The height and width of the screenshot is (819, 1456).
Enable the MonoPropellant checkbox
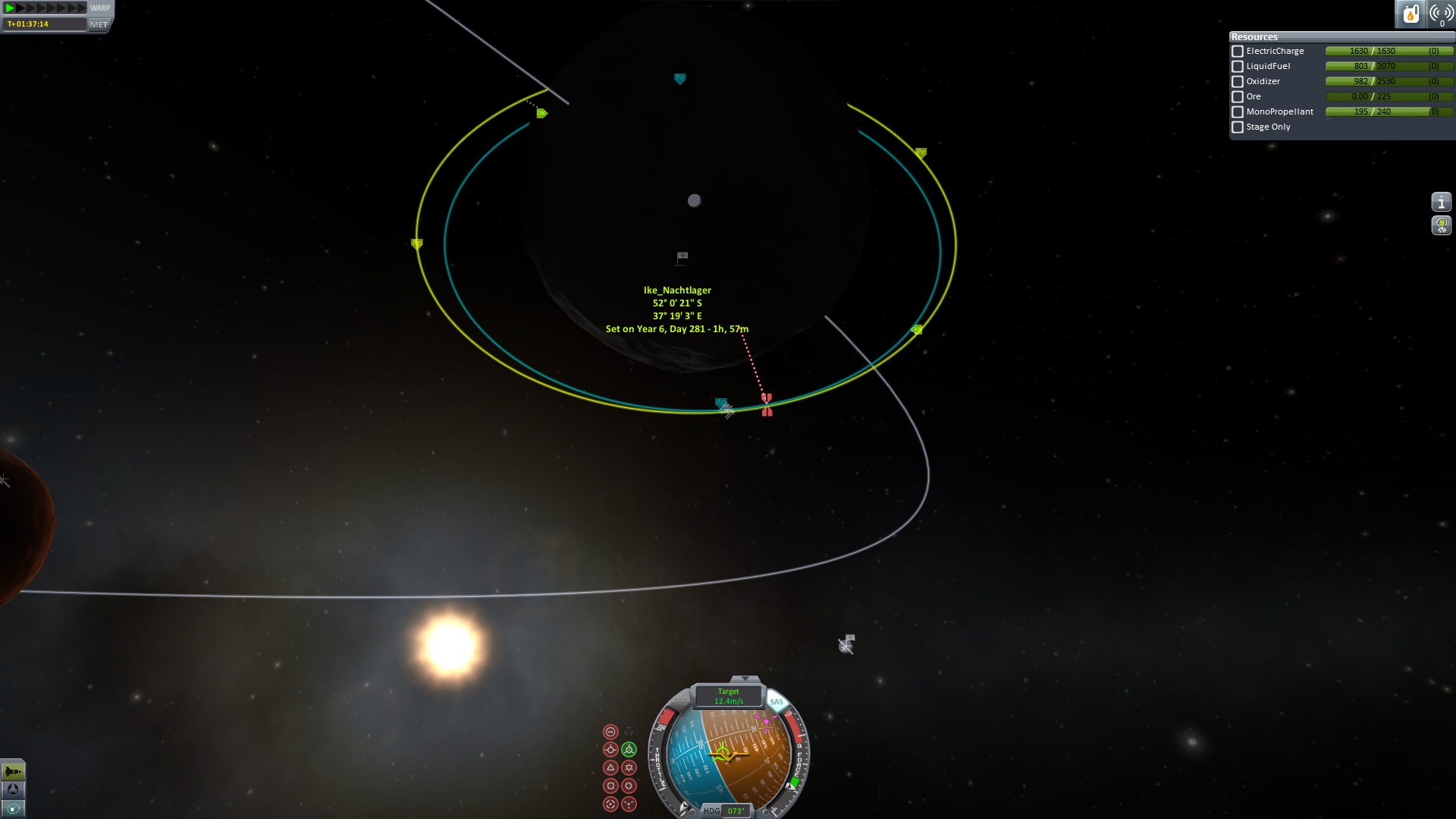pos(1238,112)
